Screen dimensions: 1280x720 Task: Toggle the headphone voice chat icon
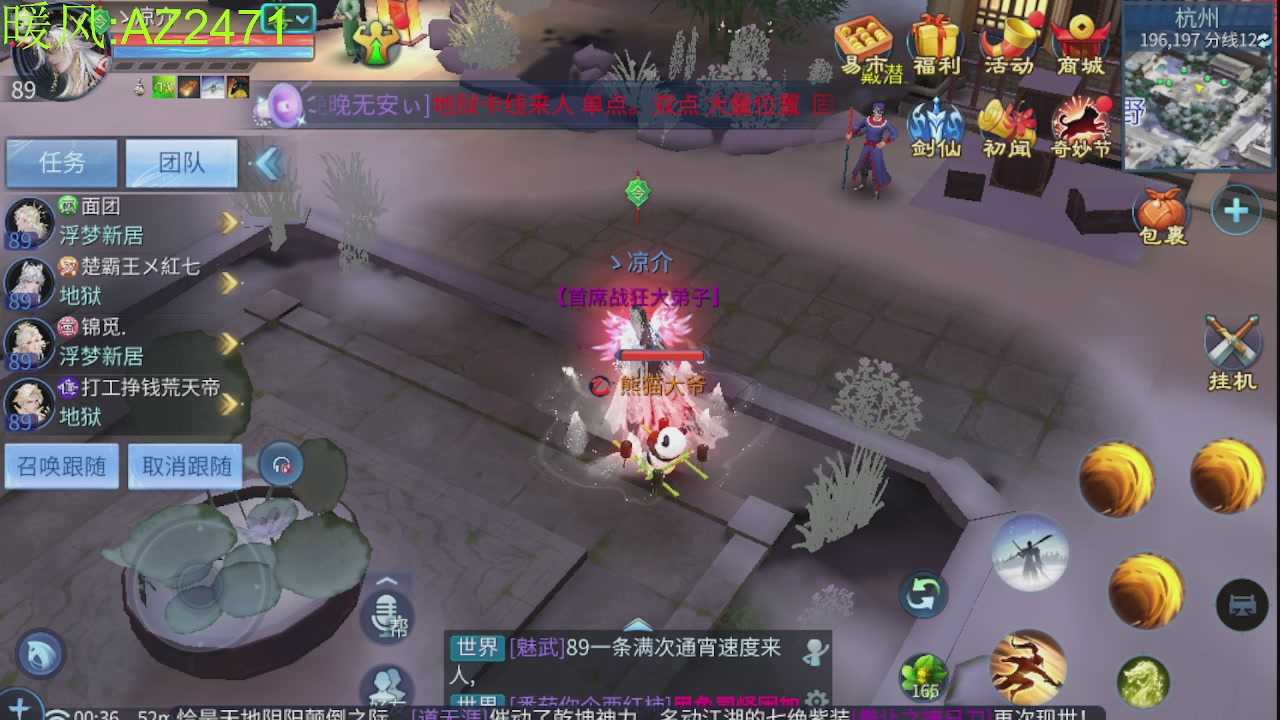coord(280,465)
